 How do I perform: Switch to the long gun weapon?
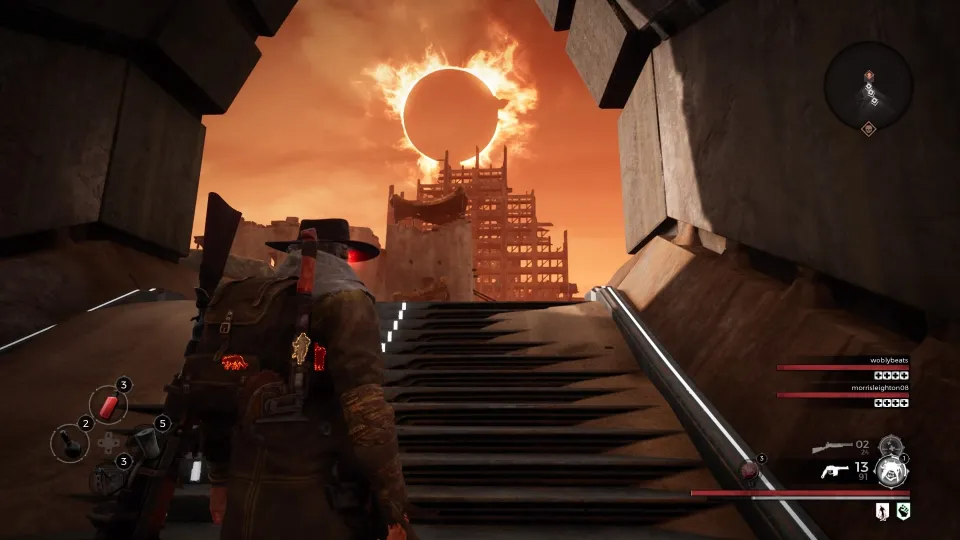click(x=831, y=446)
